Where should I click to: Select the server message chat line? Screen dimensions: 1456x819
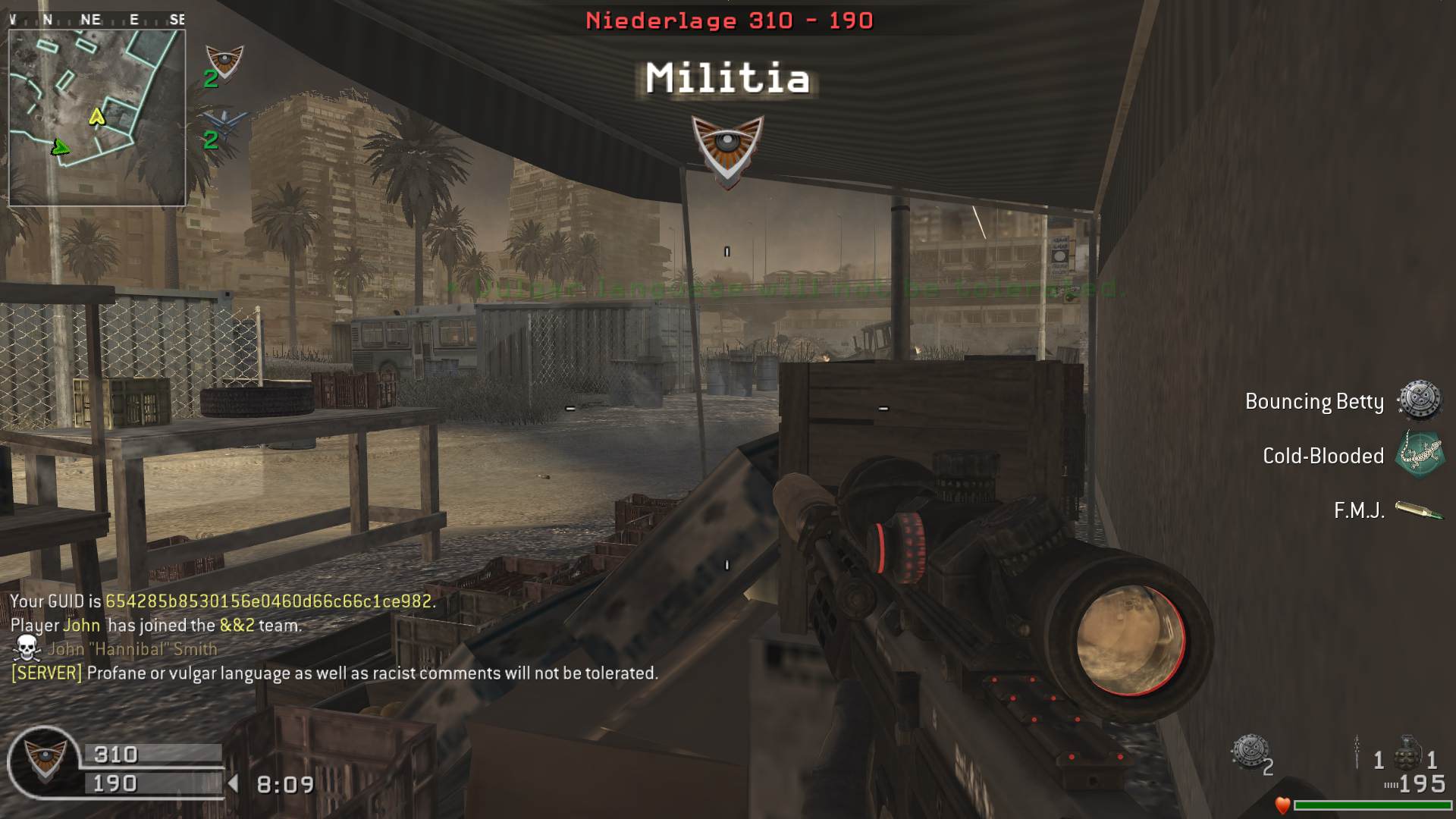coord(334,673)
